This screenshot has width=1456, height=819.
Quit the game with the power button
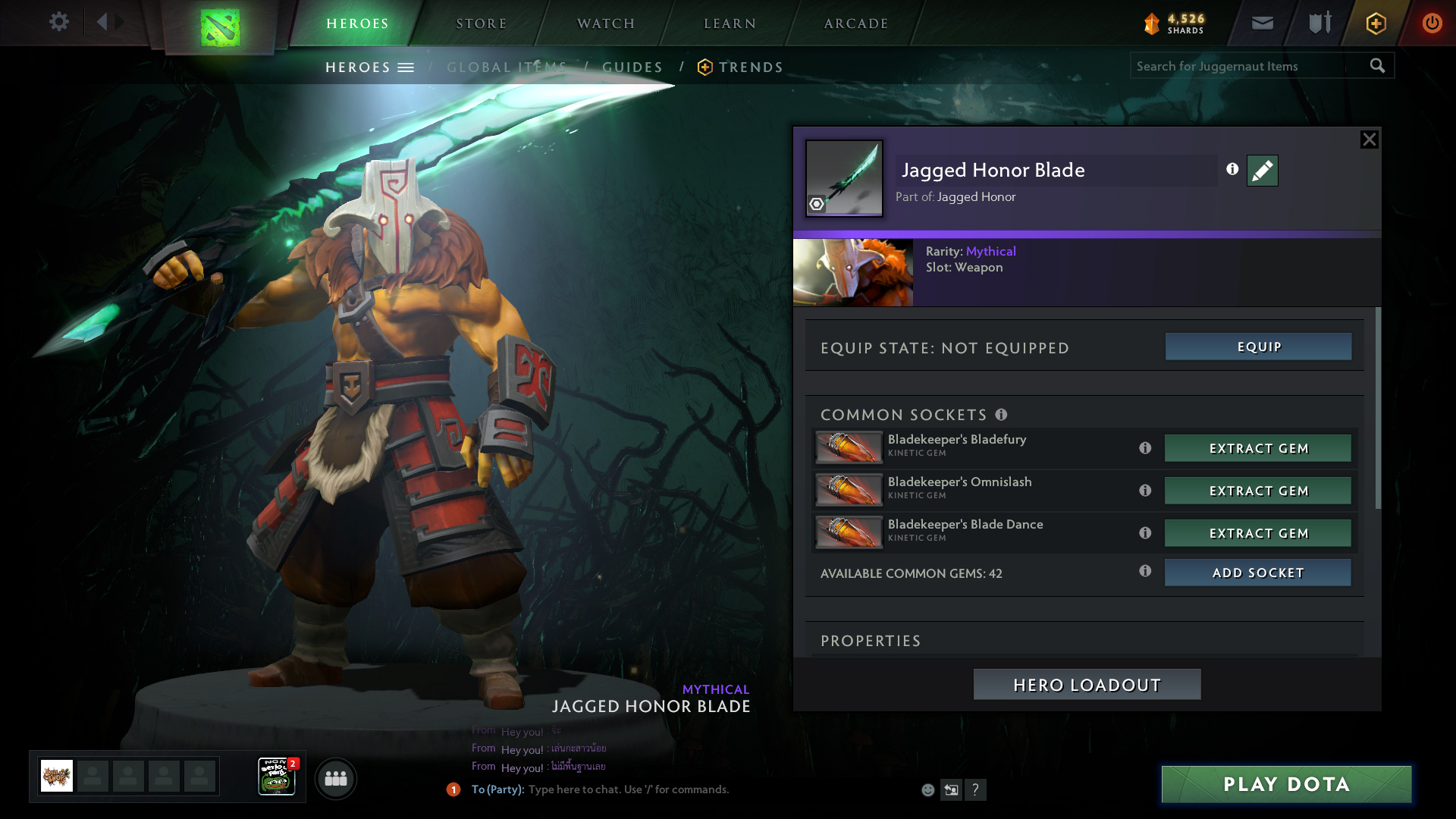[x=1432, y=24]
